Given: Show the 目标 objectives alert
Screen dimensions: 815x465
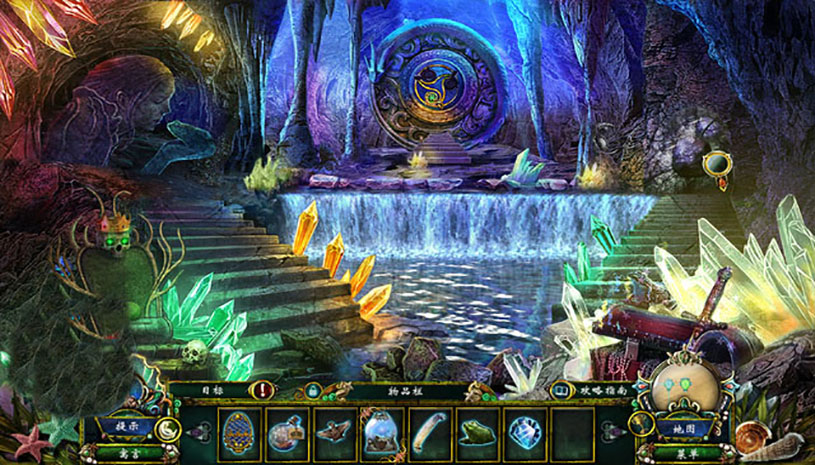Looking at the screenshot, I should 263,391.
